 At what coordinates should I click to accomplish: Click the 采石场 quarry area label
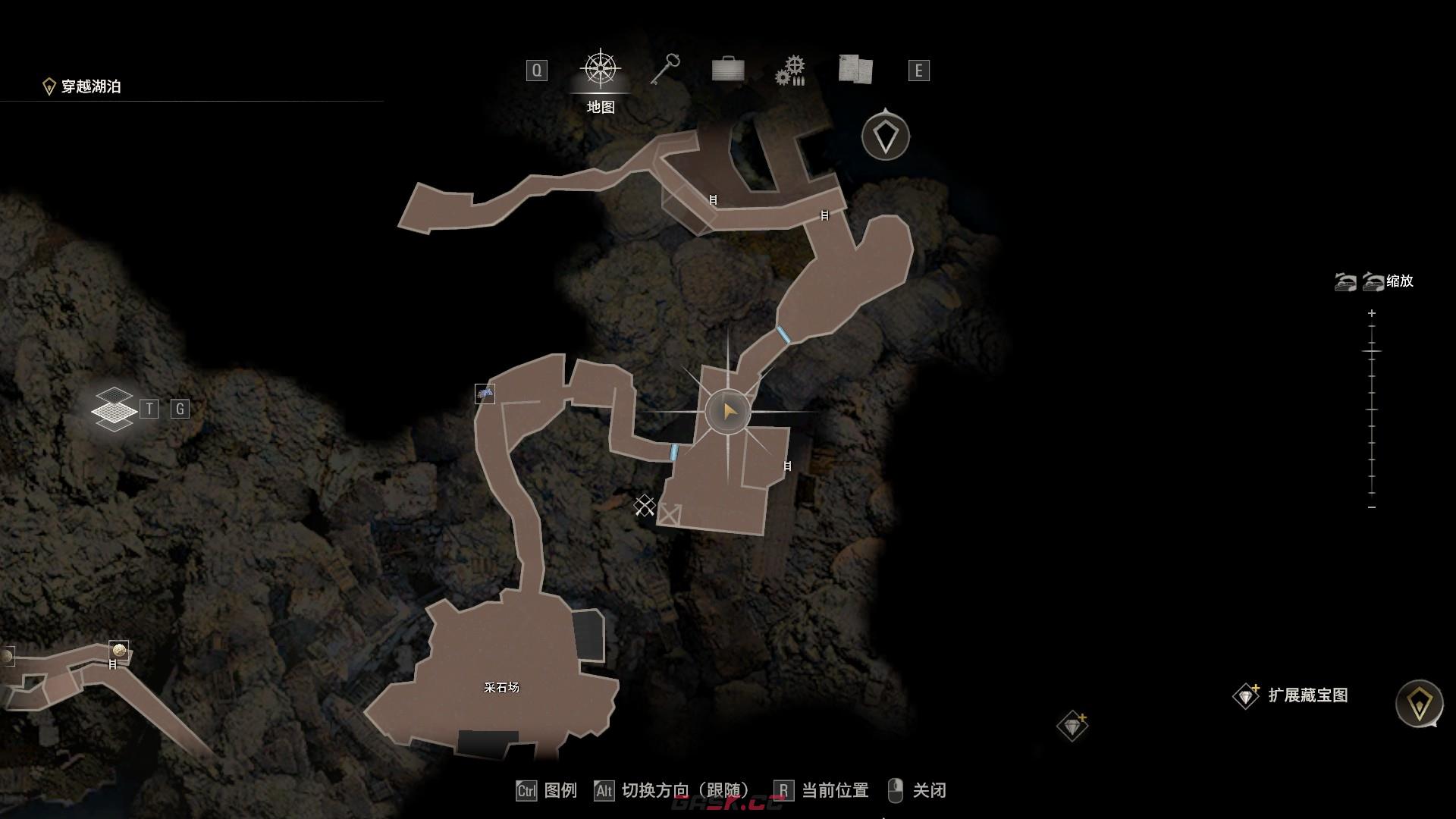[x=501, y=688]
